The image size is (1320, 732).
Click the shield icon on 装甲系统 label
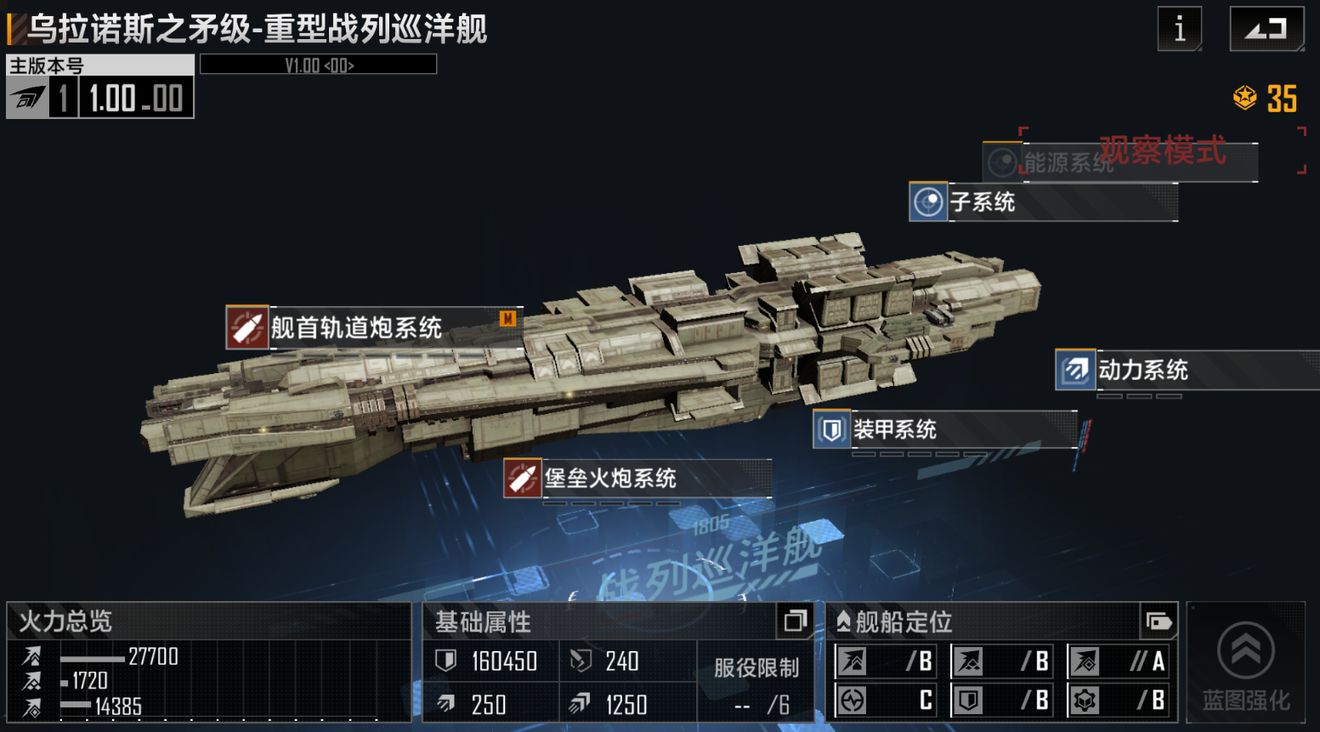click(830, 429)
